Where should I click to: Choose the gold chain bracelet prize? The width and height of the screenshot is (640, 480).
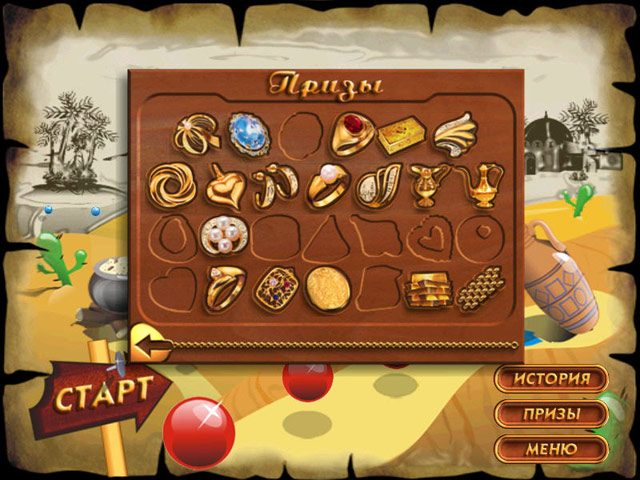pos(479,290)
